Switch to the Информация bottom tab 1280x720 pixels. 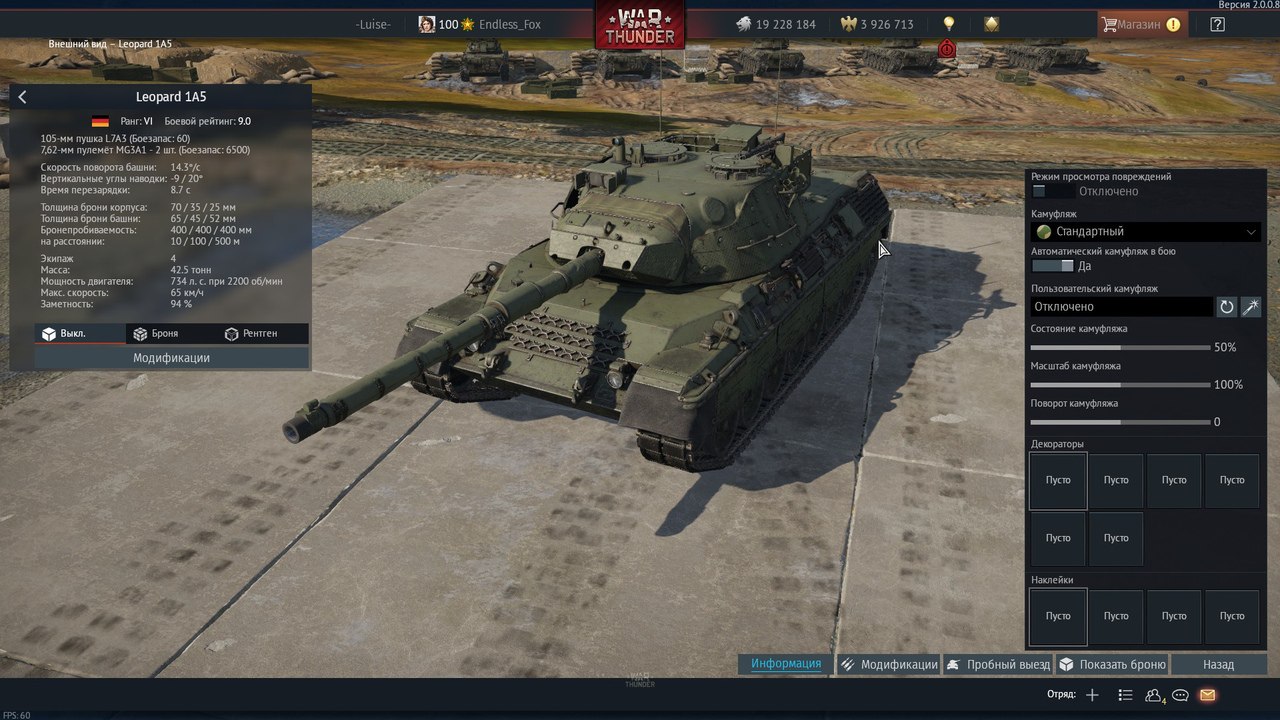[786, 664]
